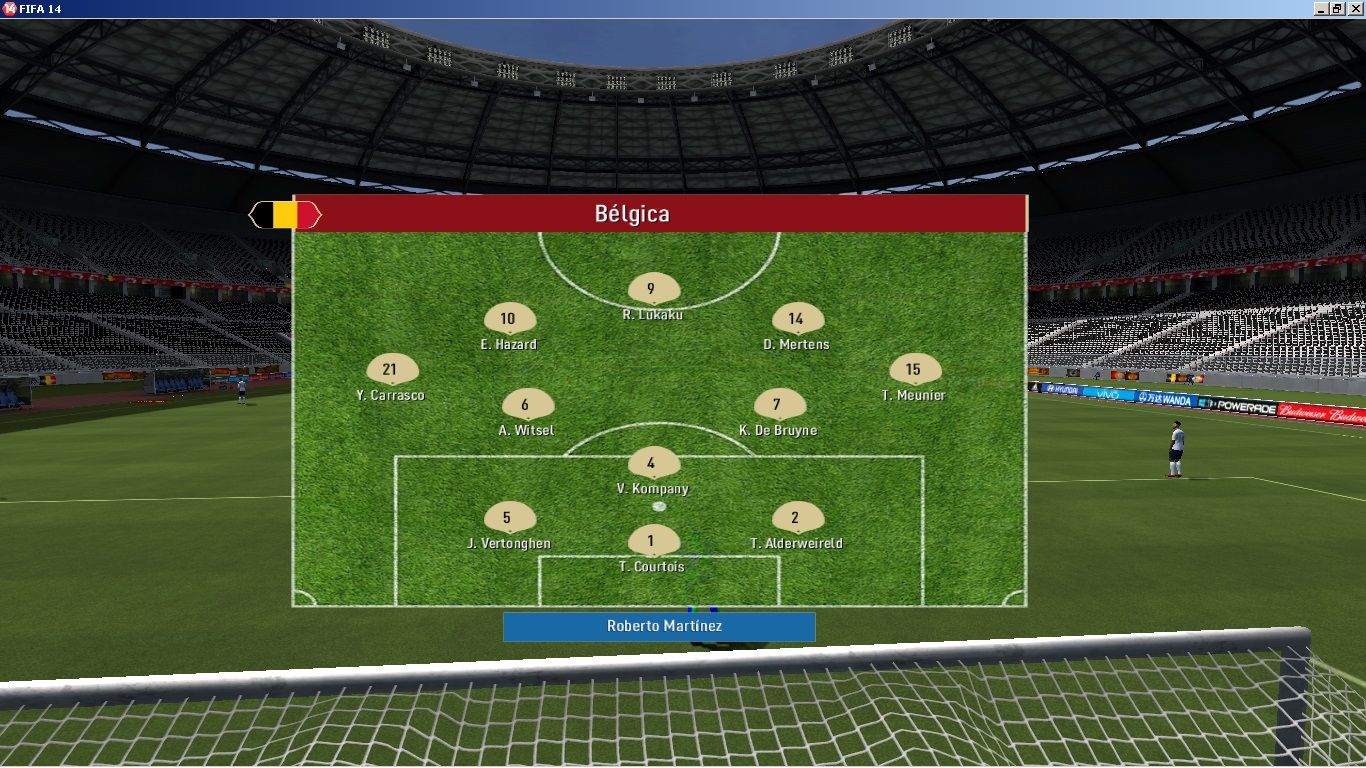Select E. Hazard's number 10 marker

[x=509, y=320]
